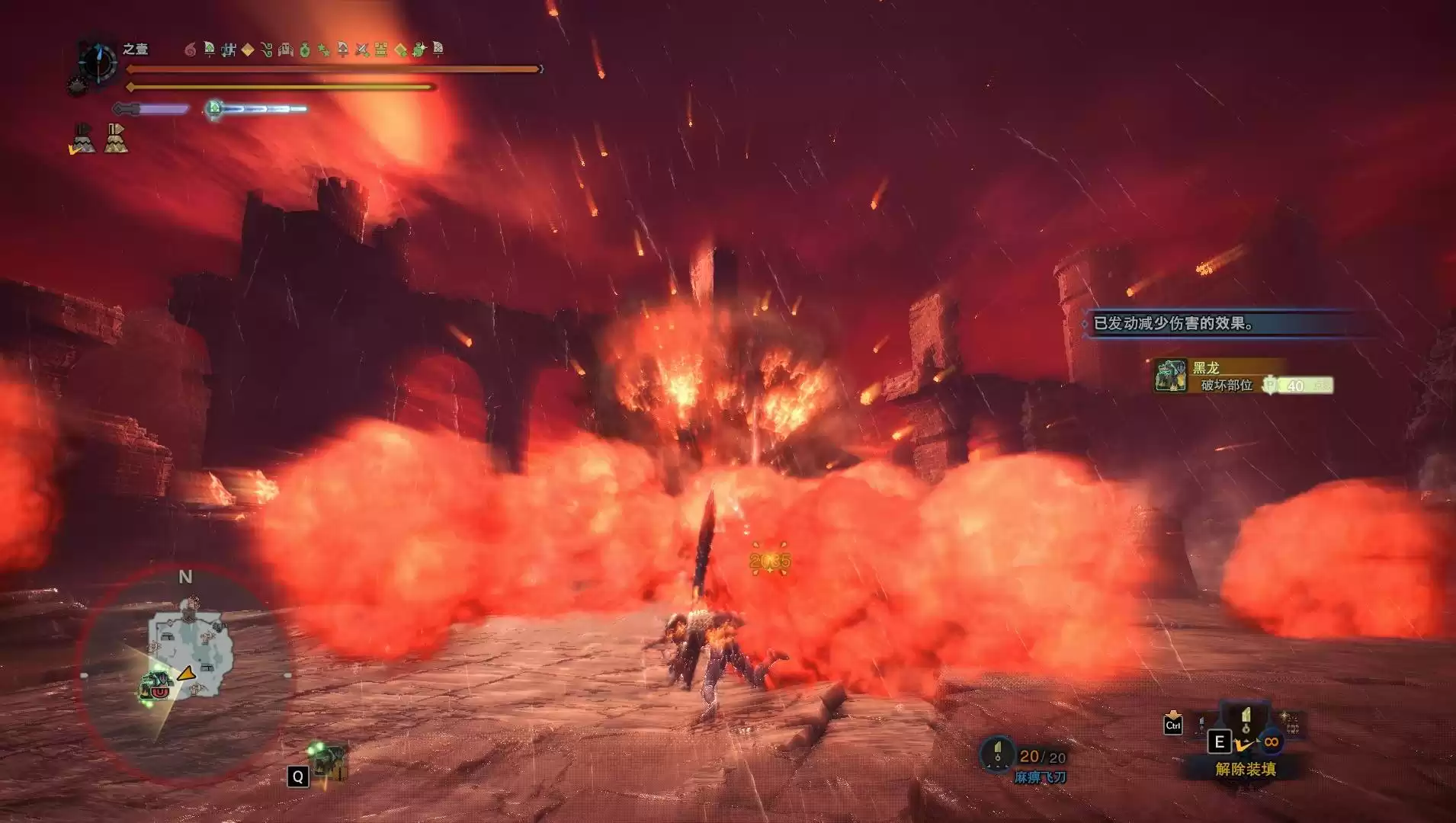Click the crossed swords buff icon
Viewport: 1456px width, 823px height.
pos(362,50)
